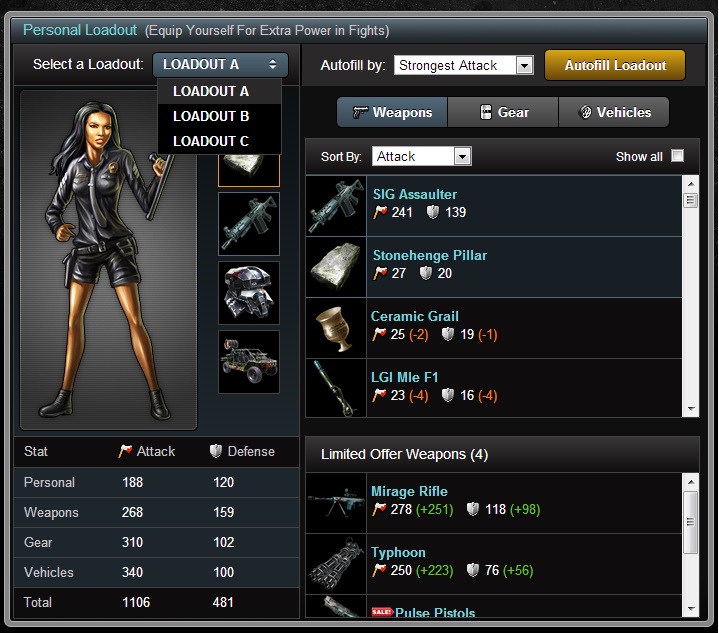Open the Autofill by dropdown

[464, 66]
